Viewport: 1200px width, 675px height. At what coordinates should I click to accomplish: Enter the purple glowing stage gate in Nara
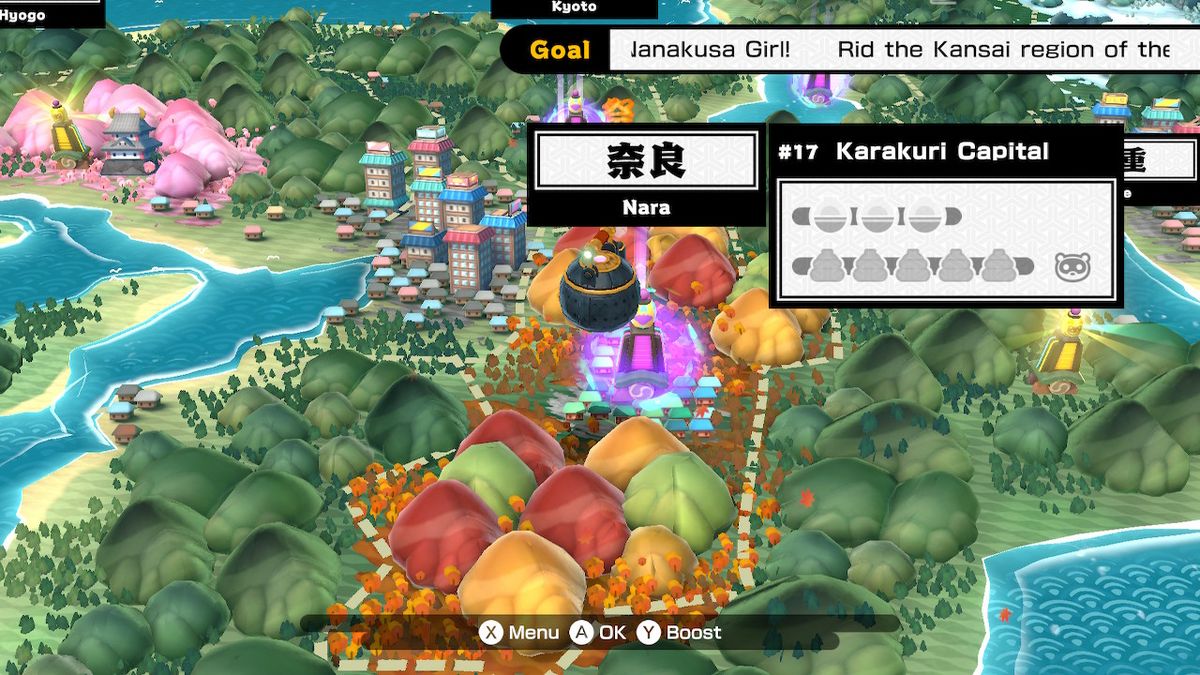[640, 362]
